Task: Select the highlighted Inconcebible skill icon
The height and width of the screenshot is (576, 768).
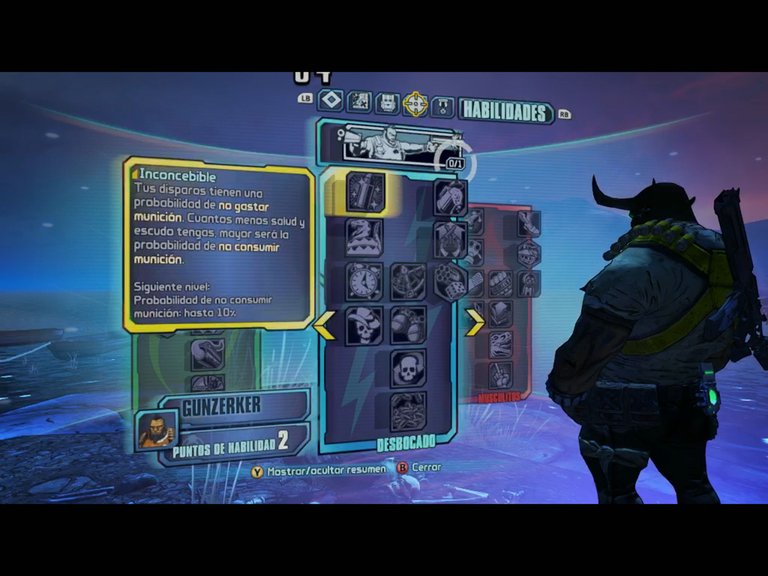Action: [x=366, y=192]
